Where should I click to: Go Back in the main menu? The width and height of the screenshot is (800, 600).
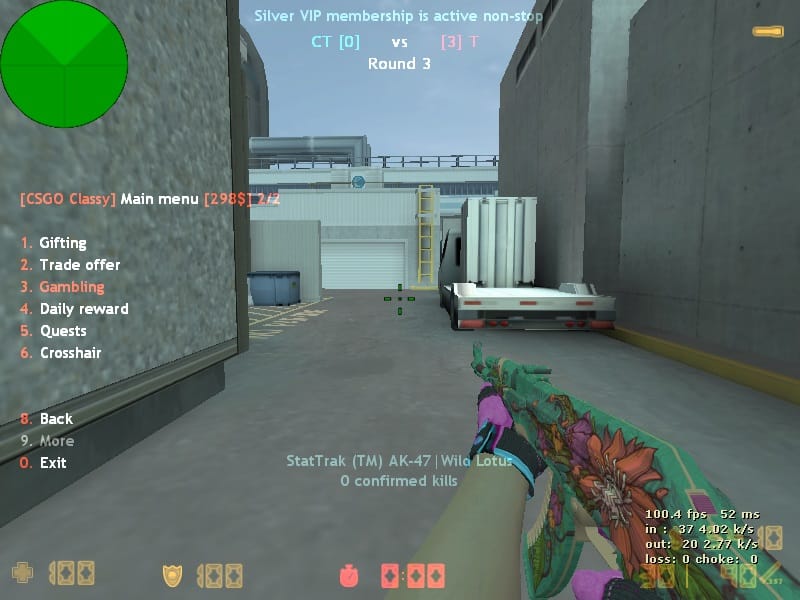click(56, 419)
